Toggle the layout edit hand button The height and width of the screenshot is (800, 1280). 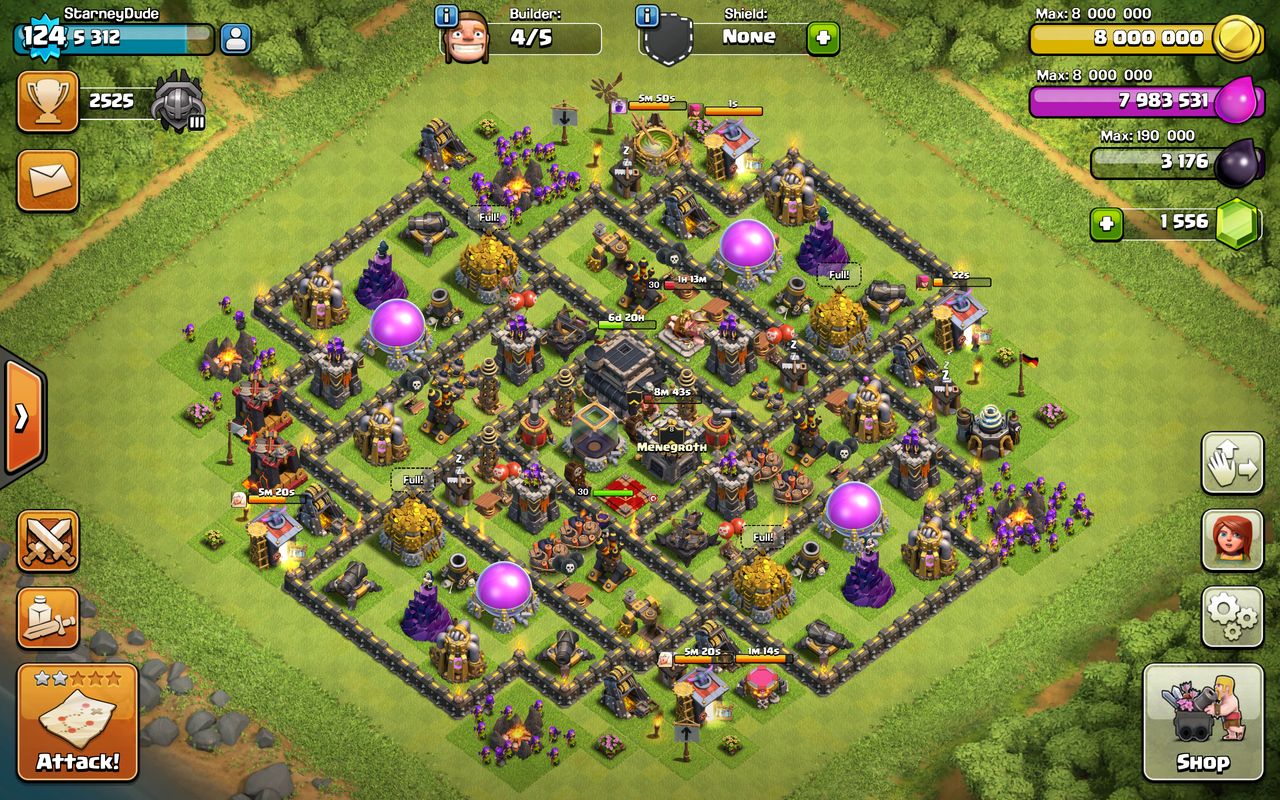(1232, 463)
